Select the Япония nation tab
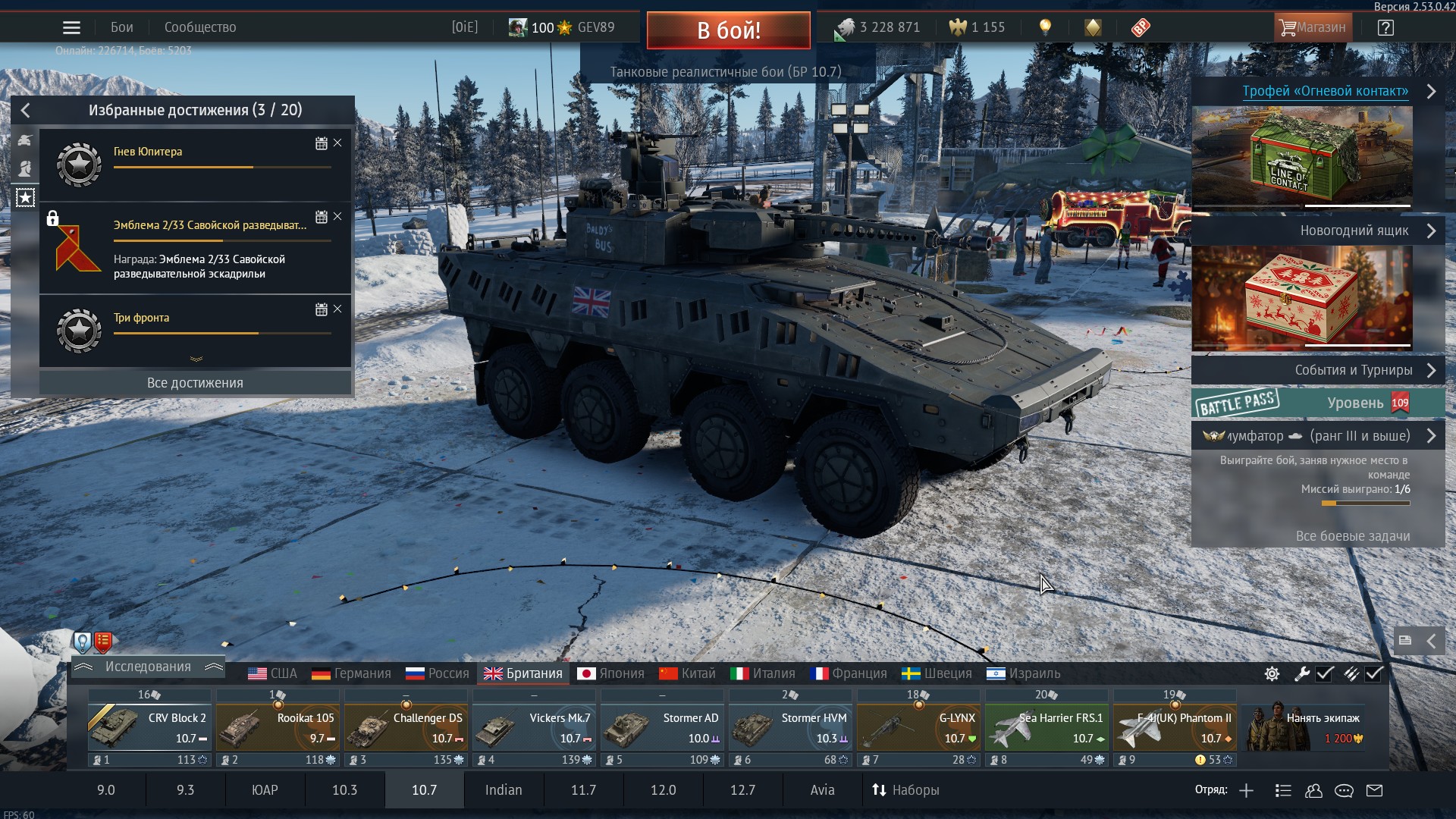 pos(610,673)
